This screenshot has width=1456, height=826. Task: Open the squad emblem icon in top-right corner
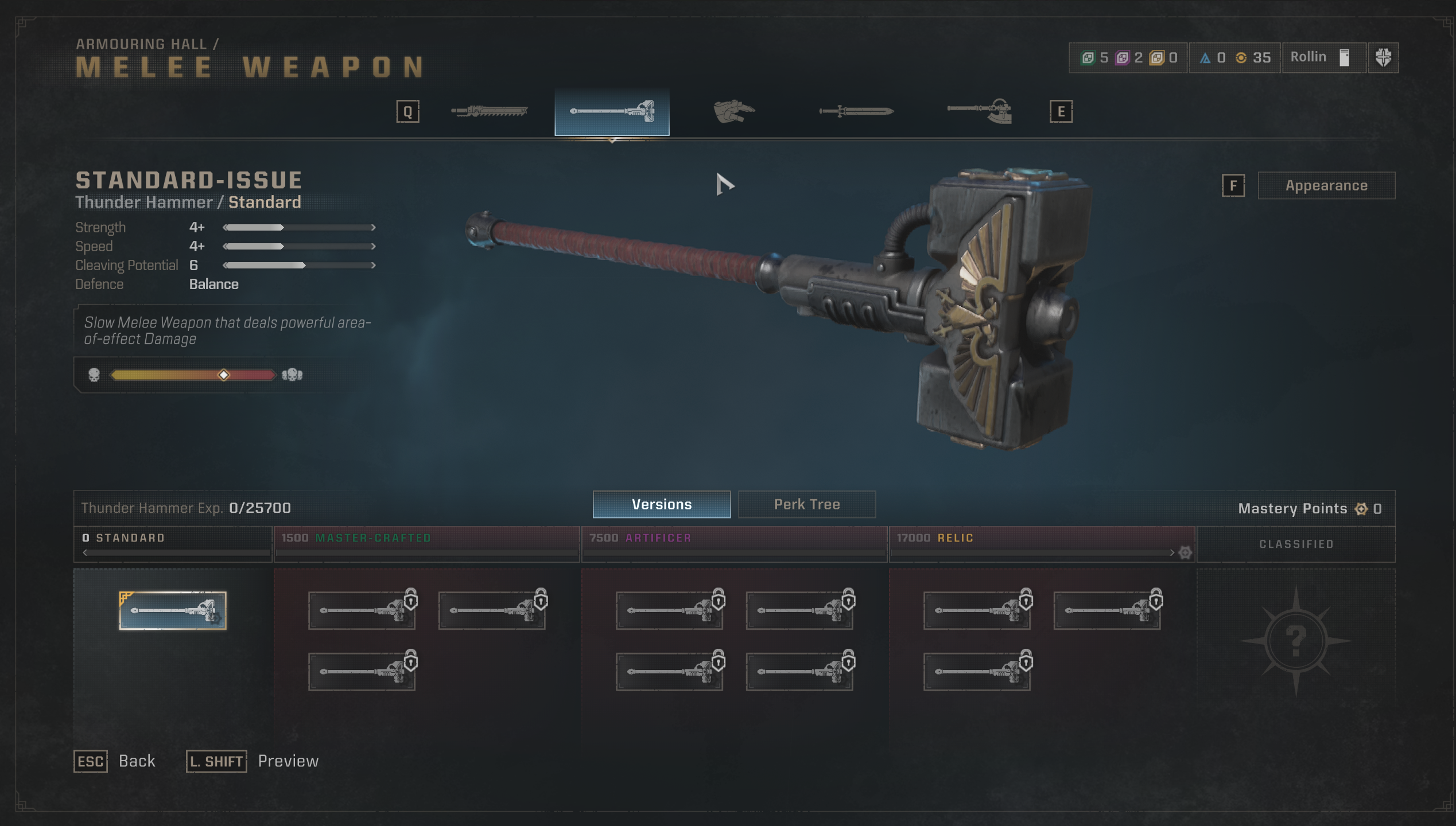(x=1383, y=57)
